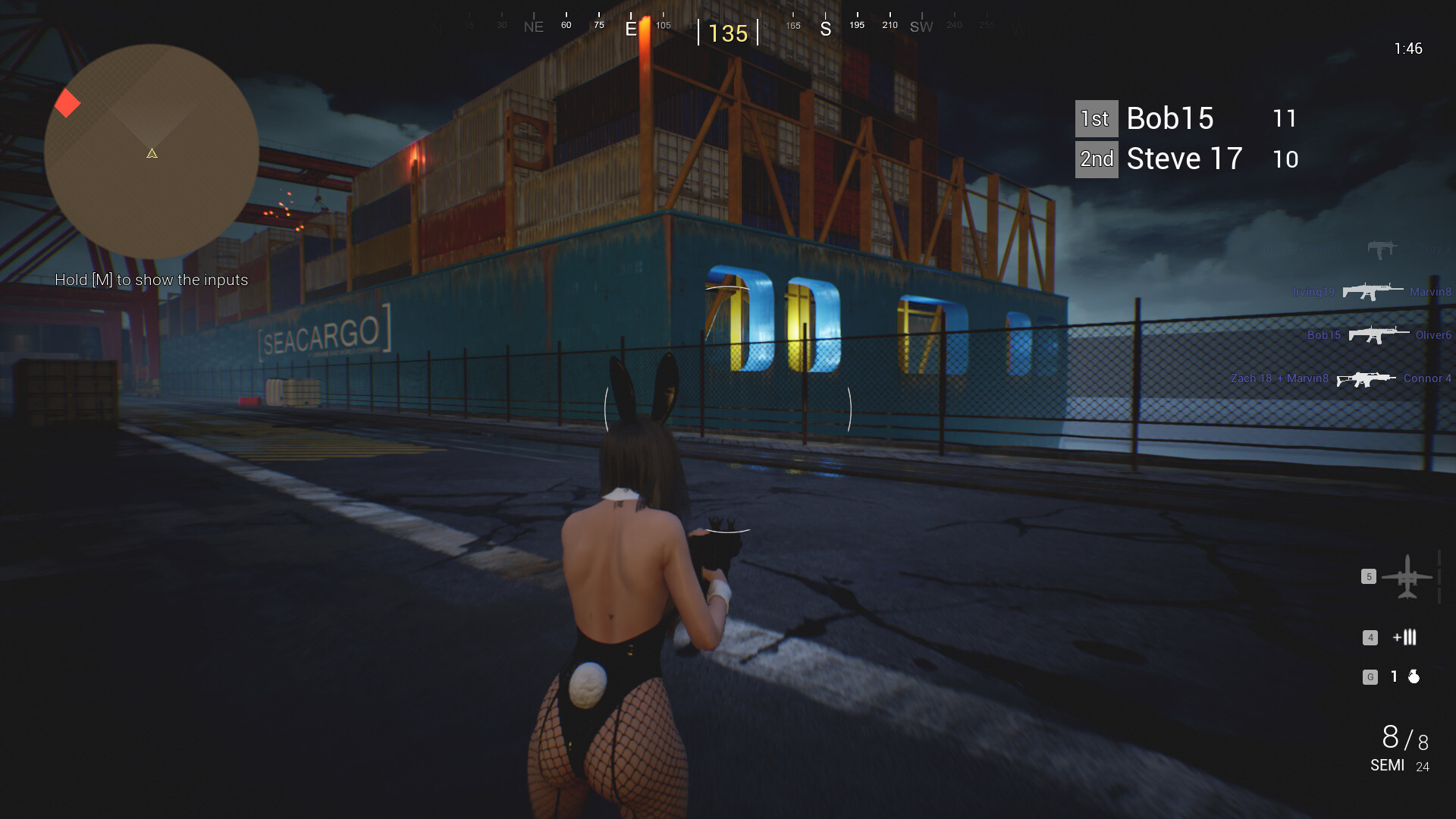Click the Hold [M] inputs hint text

point(152,280)
